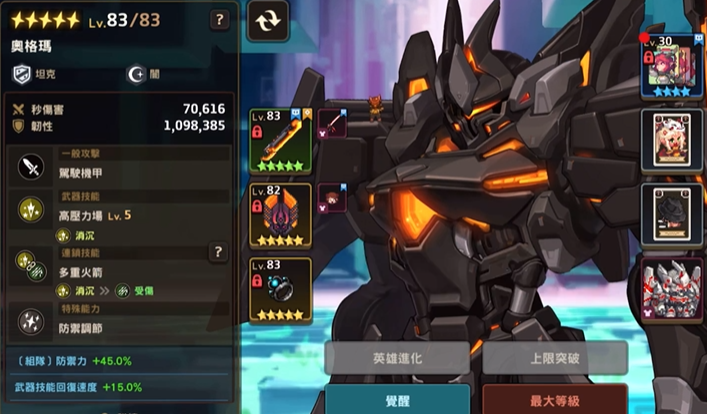
Task: Open the small sword costume slot
Action: (x=332, y=124)
